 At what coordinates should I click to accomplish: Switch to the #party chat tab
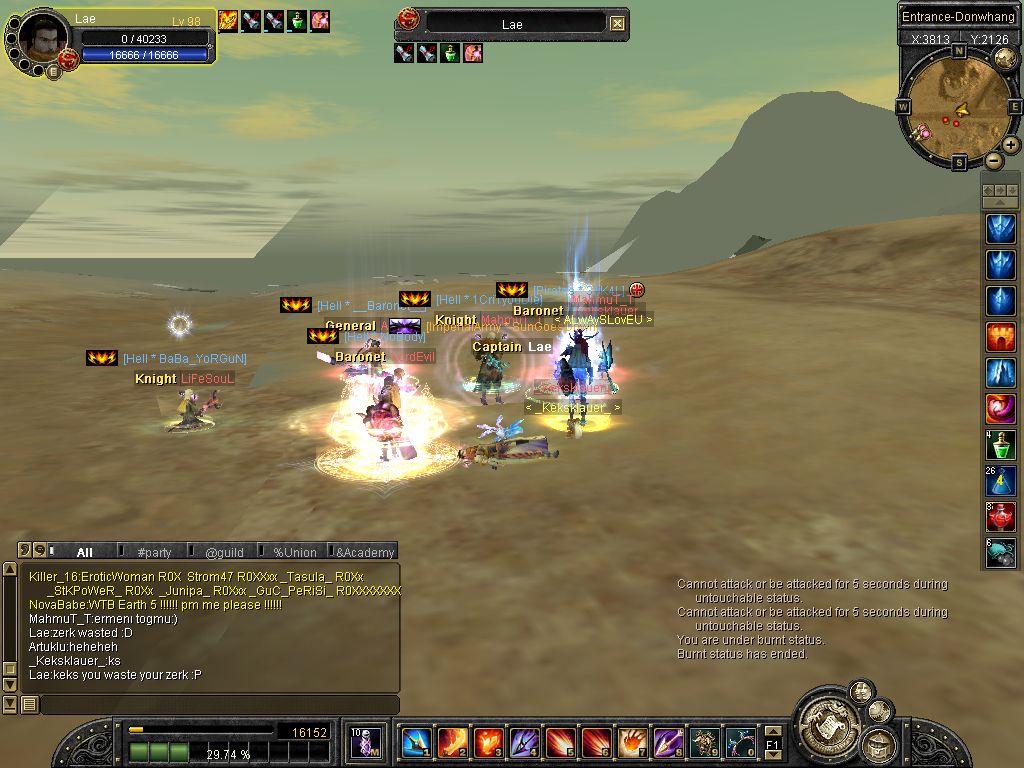click(x=154, y=552)
